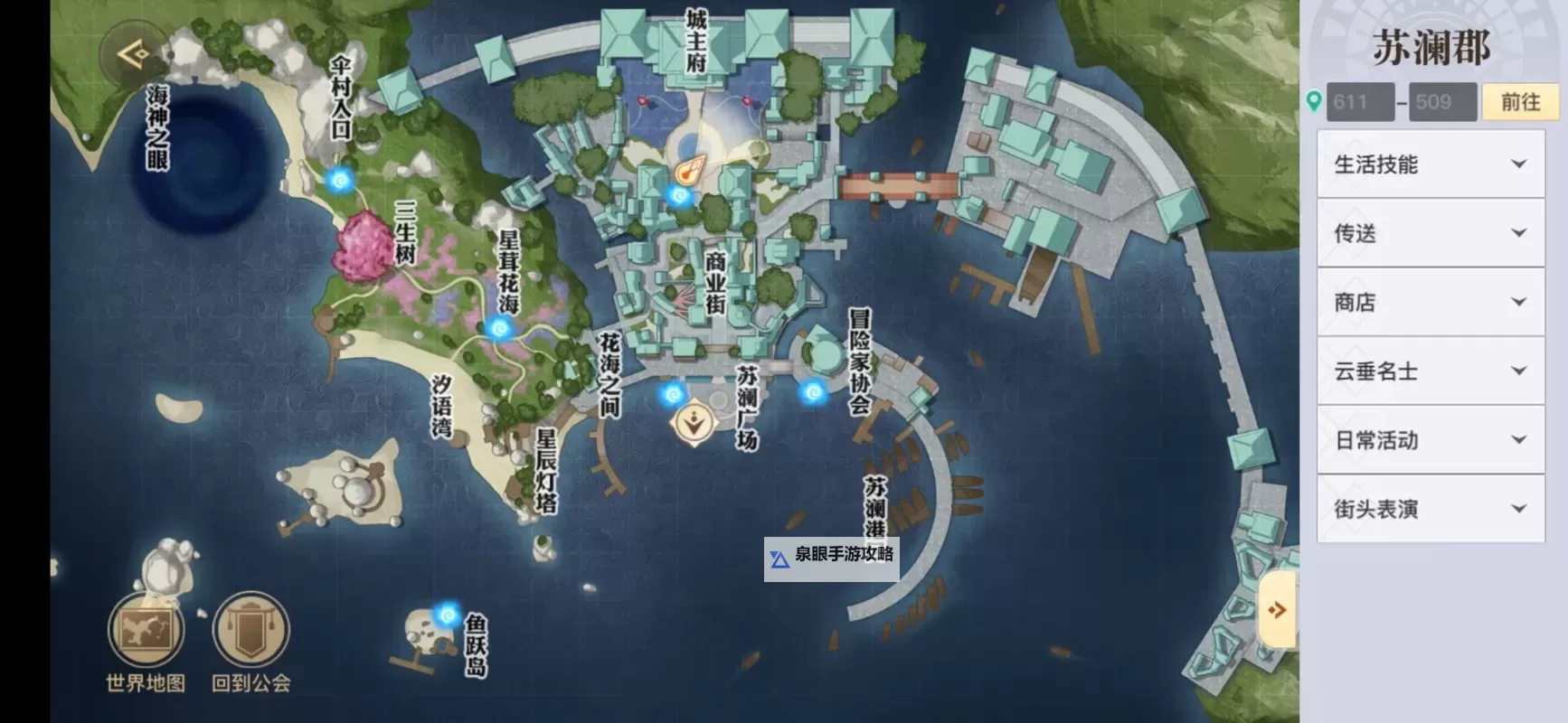This screenshot has width=1568, height=723.
Task: Open the 商店 shop dropdown
Action: (1431, 302)
